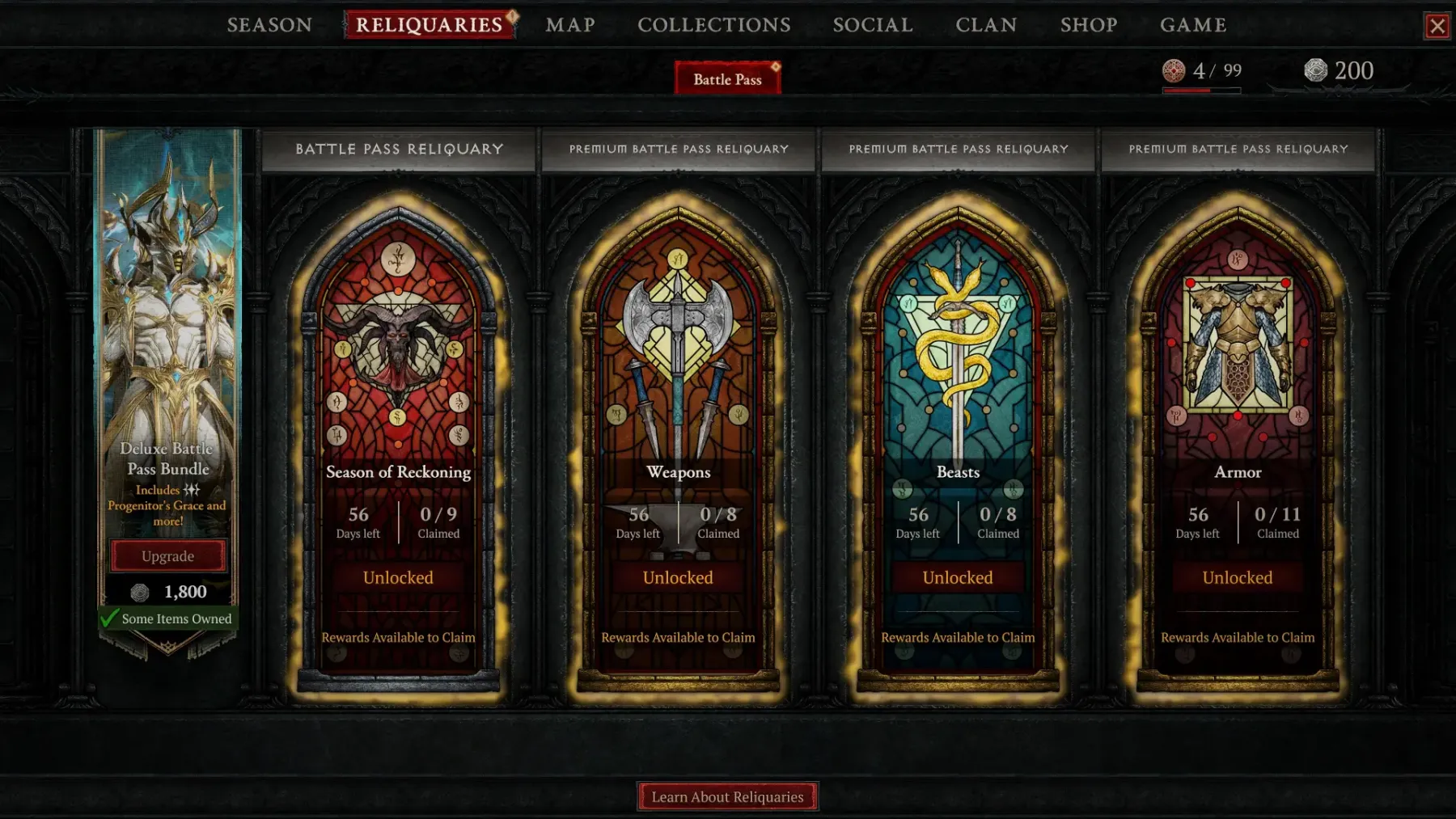
Task: Open the Map tab
Action: pyautogui.click(x=570, y=25)
